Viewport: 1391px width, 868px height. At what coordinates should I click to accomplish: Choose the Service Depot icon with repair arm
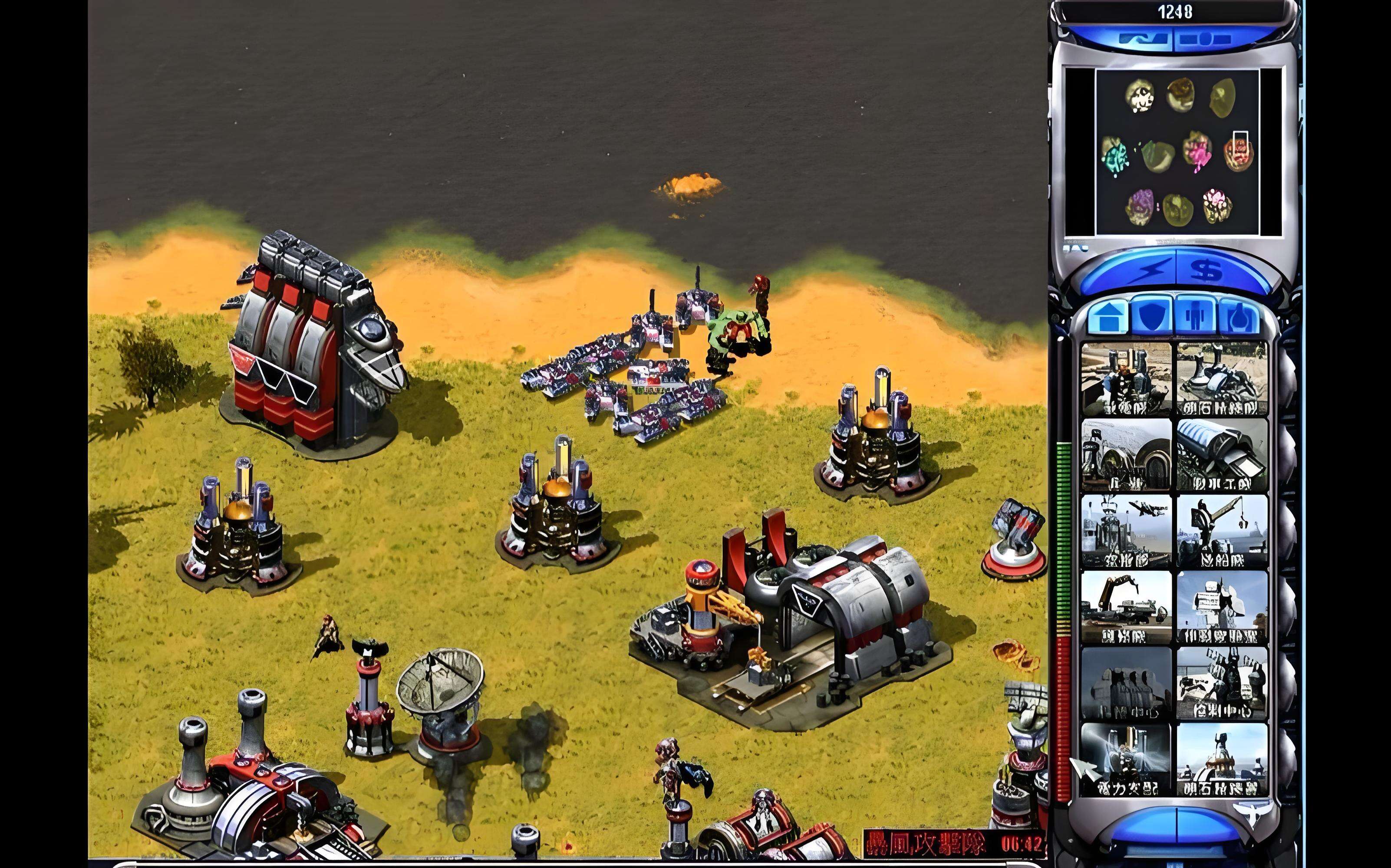1126,607
